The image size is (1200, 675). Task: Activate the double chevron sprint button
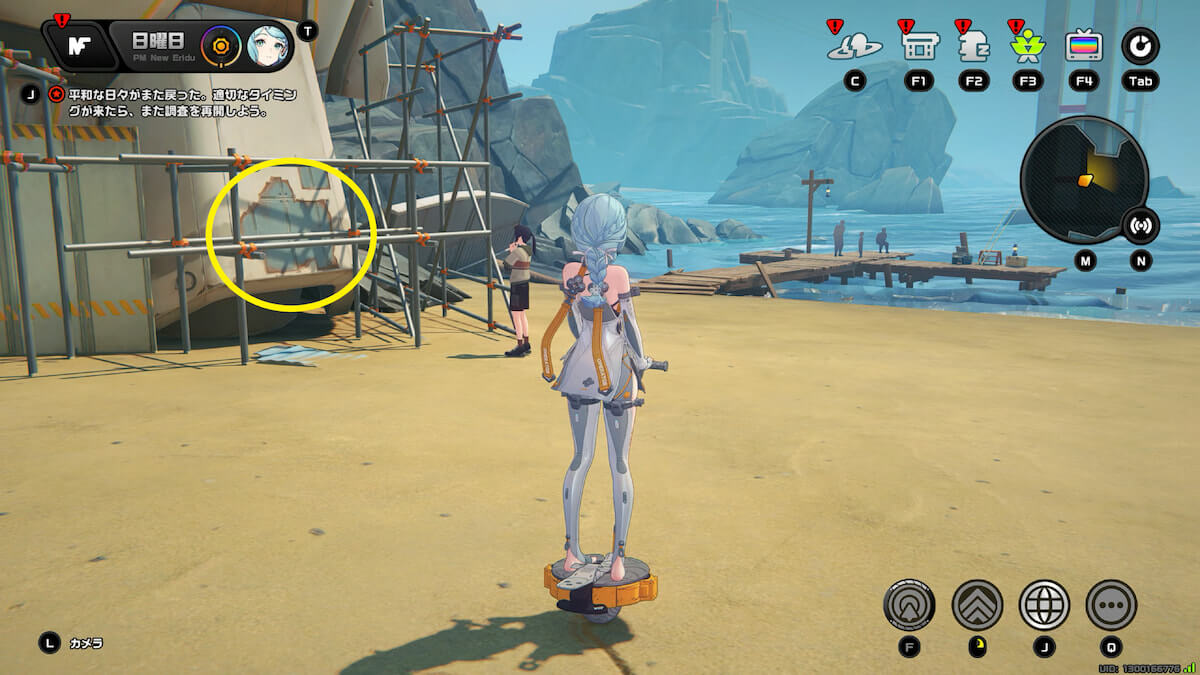pyautogui.click(x=977, y=605)
